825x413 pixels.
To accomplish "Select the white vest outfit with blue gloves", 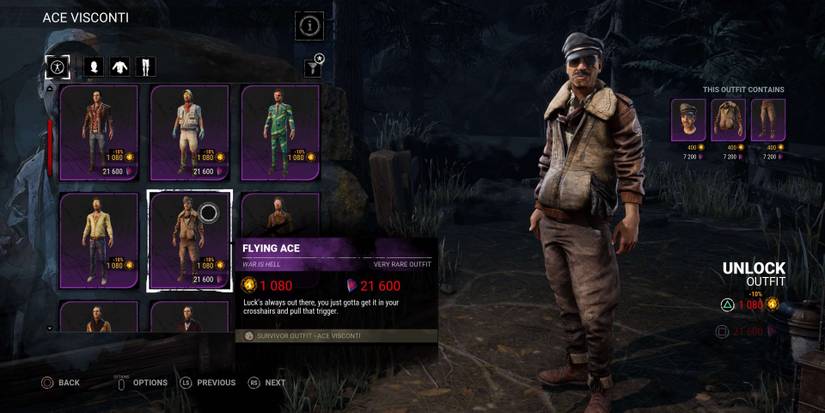I will pos(189,132).
